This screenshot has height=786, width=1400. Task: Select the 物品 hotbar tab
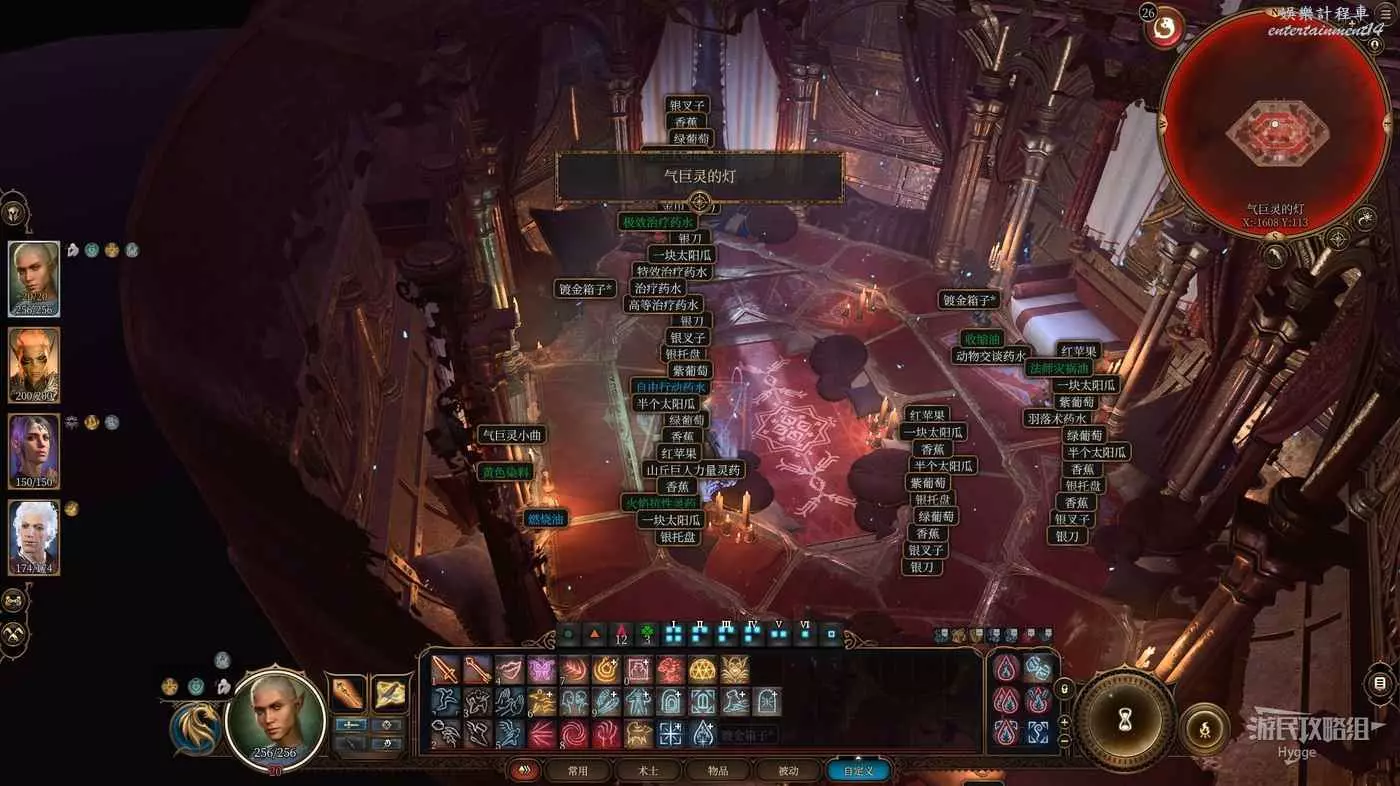[x=717, y=771]
